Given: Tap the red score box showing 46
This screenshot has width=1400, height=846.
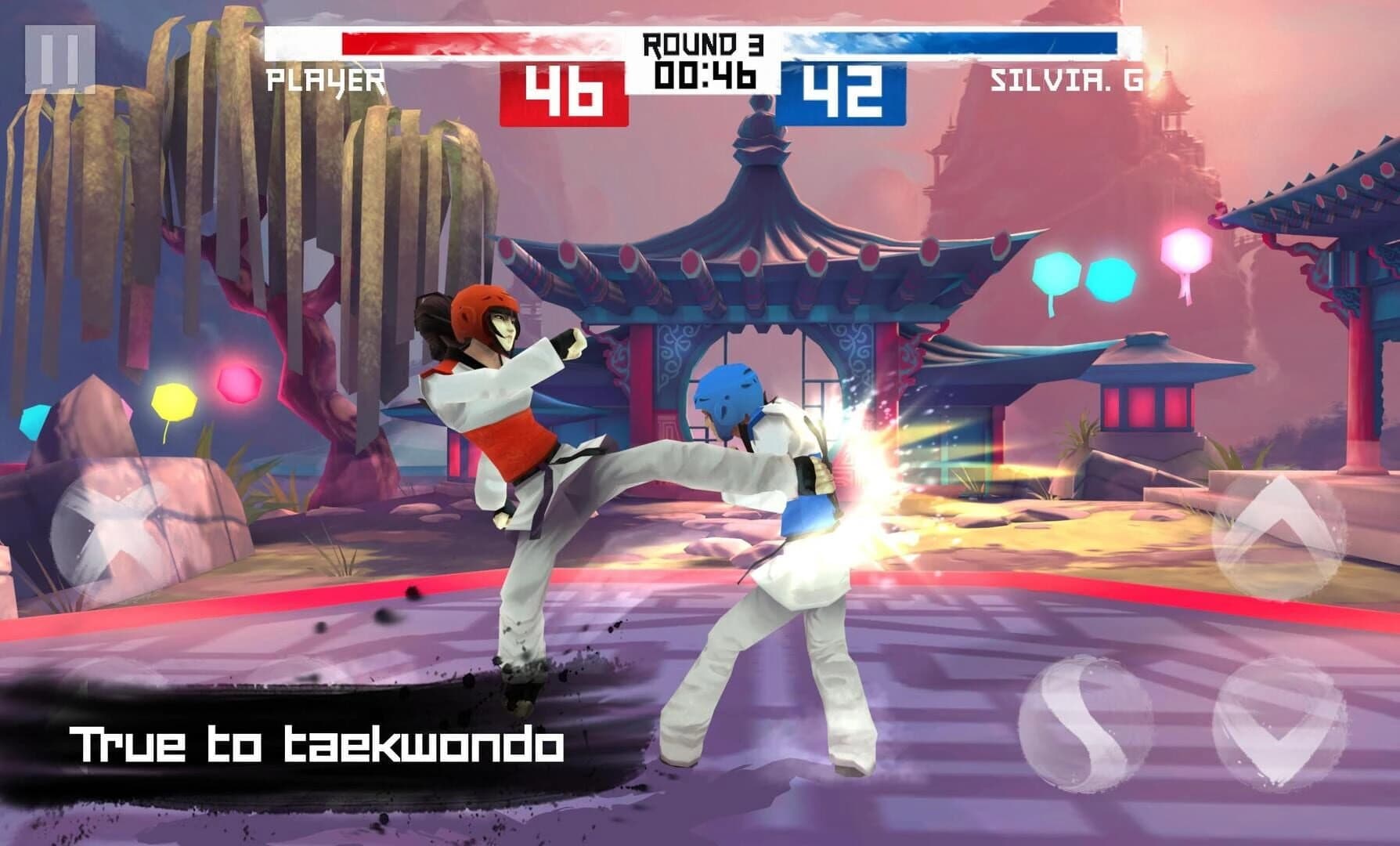Looking at the screenshot, I should [x=565, y=89].
